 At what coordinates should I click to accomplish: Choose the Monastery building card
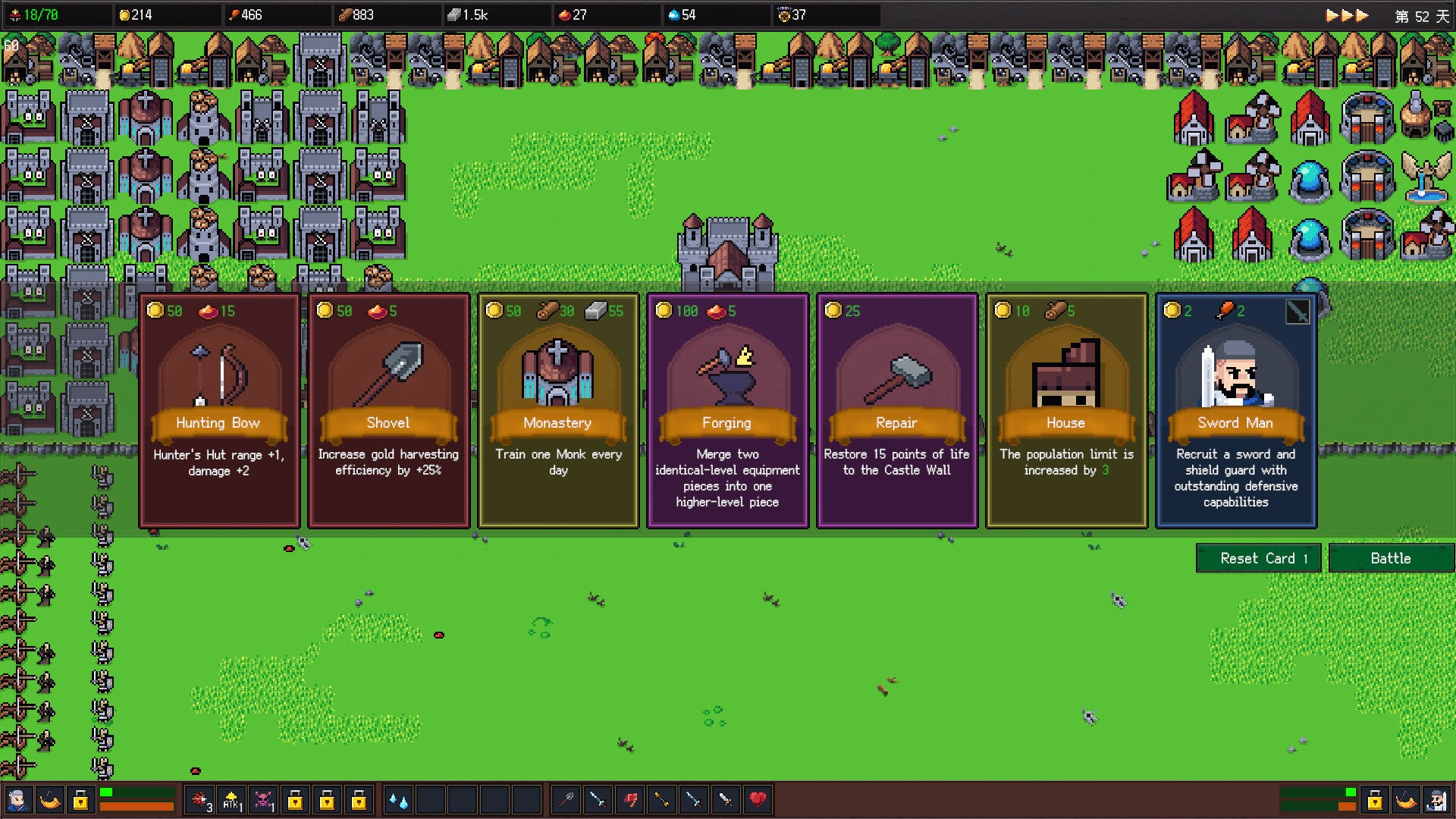(x=558, y=410)
